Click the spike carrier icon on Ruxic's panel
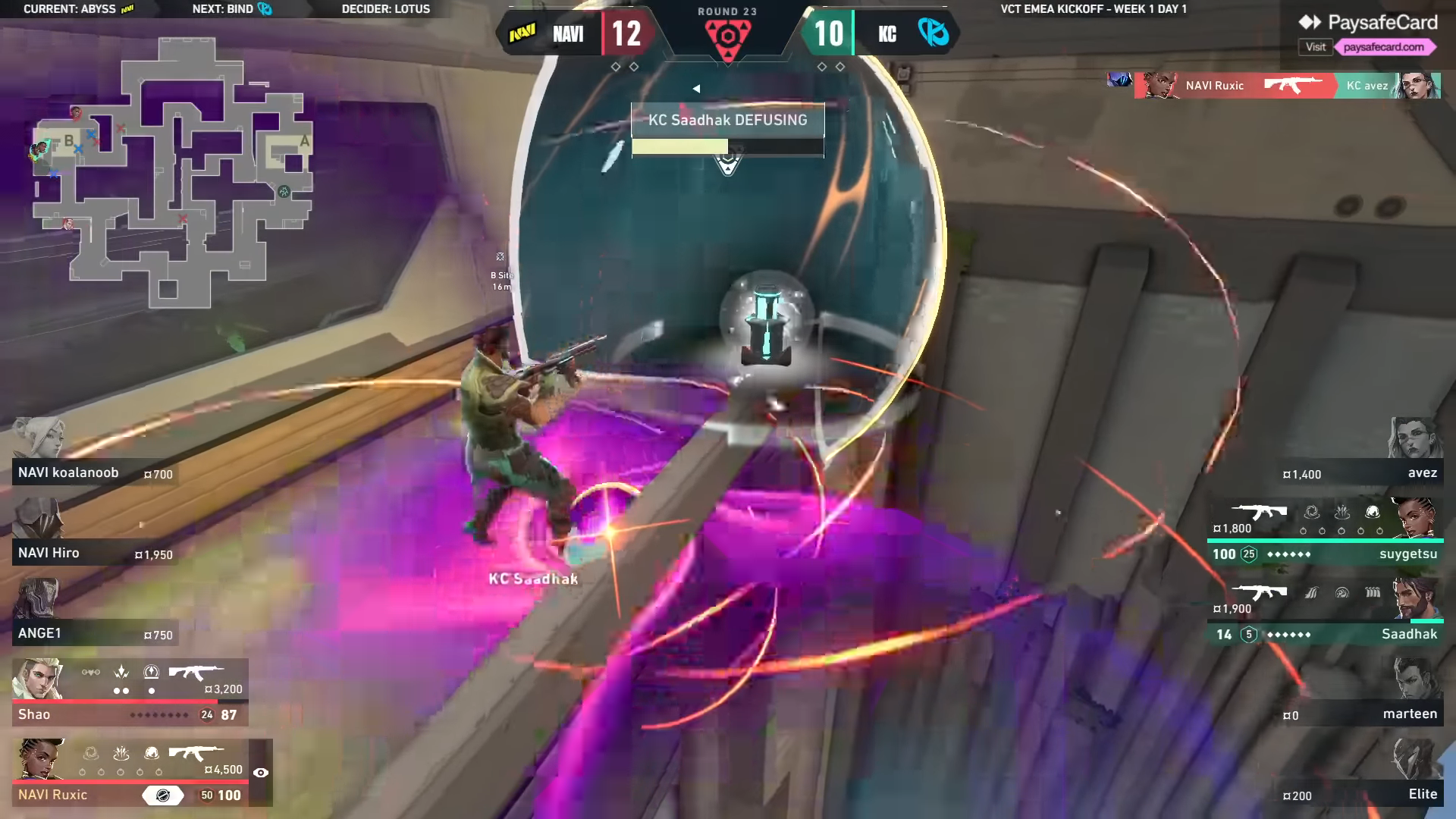 163,795
